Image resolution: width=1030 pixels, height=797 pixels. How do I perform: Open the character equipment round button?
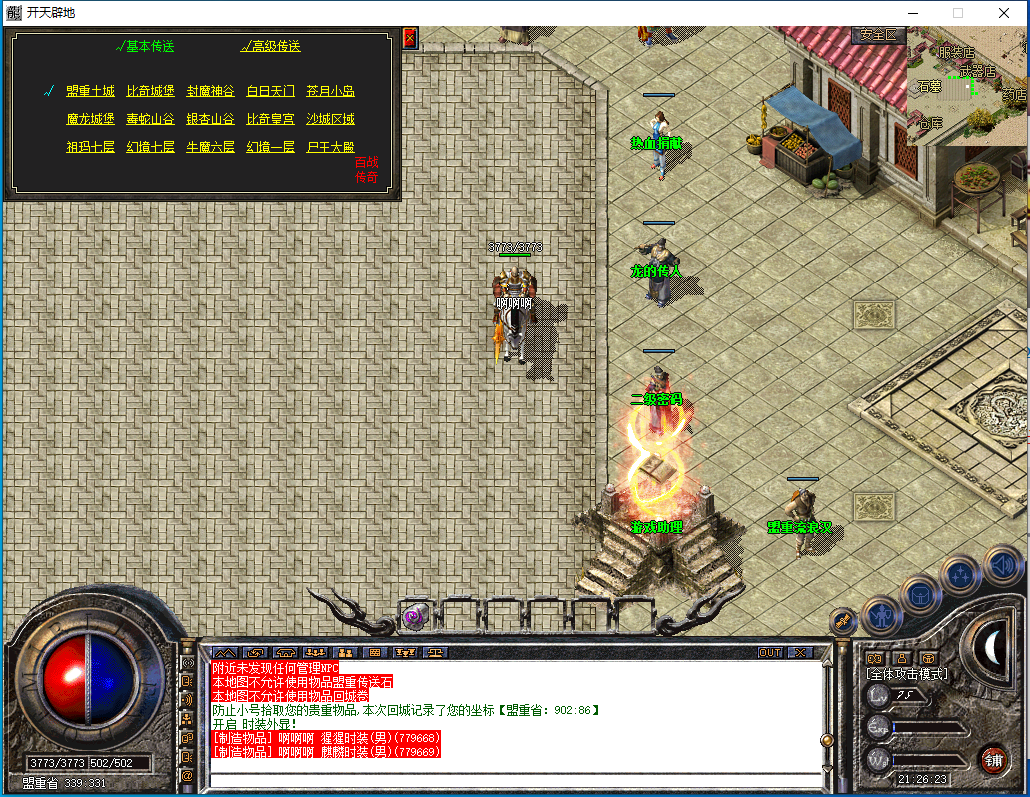(882, 614)
